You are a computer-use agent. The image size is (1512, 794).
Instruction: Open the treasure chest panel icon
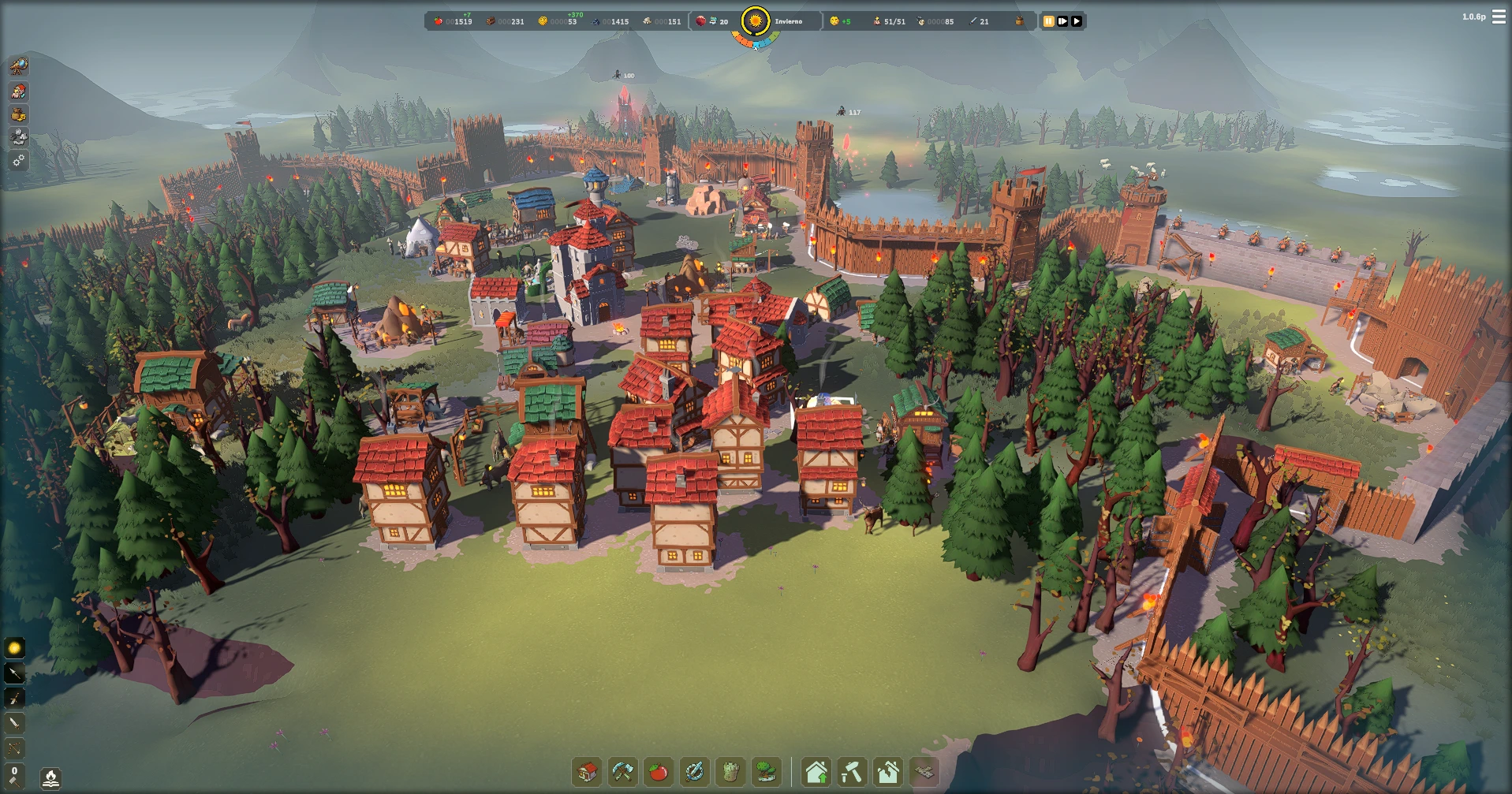tap(18, 114)
